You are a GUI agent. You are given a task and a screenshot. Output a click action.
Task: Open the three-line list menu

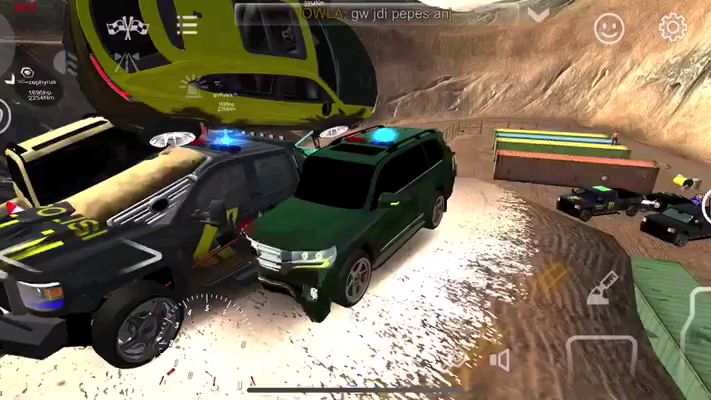point(187,25)
